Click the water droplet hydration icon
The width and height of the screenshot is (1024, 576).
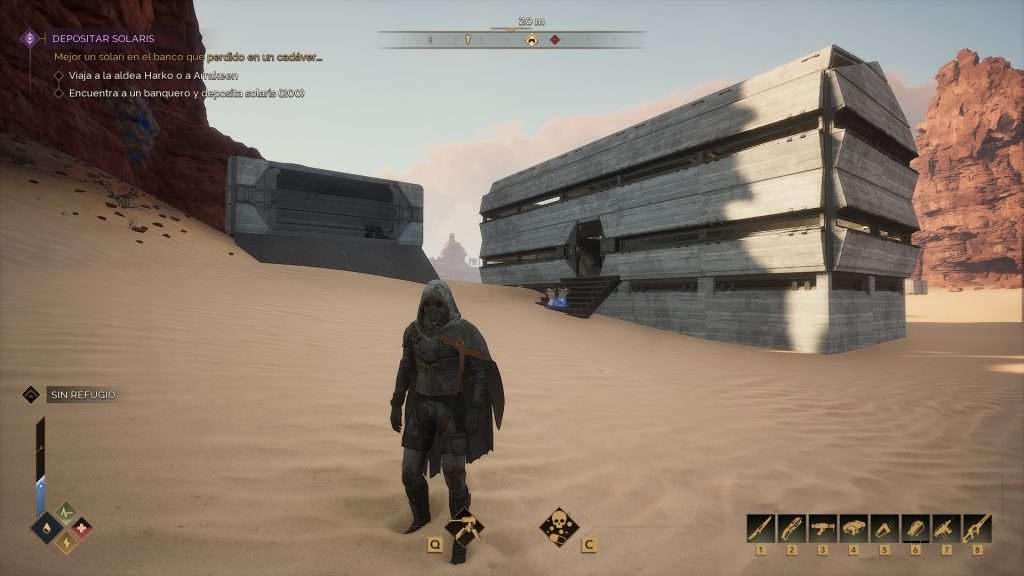46,527
